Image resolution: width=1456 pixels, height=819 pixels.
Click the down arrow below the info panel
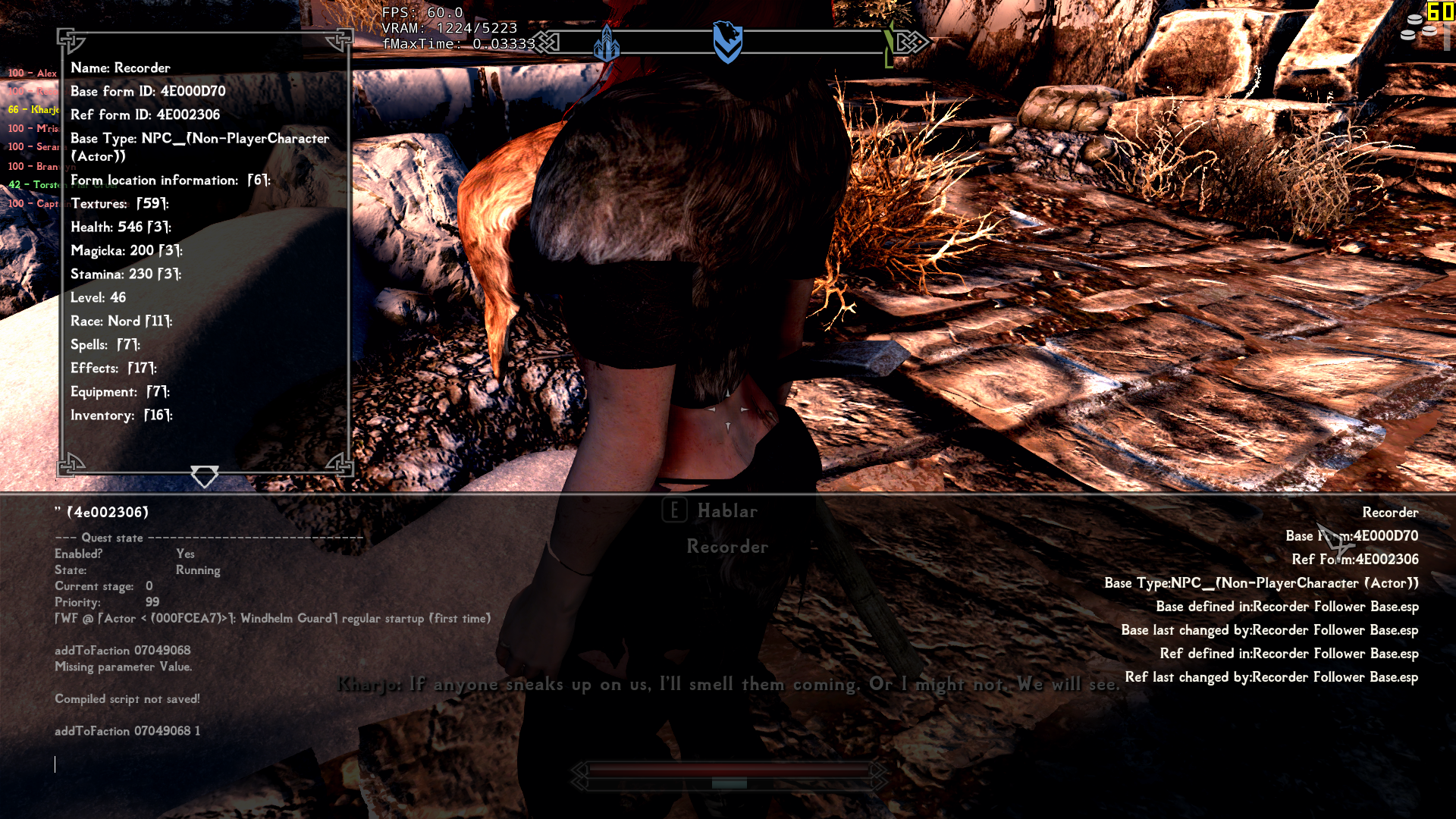(204, 476)
